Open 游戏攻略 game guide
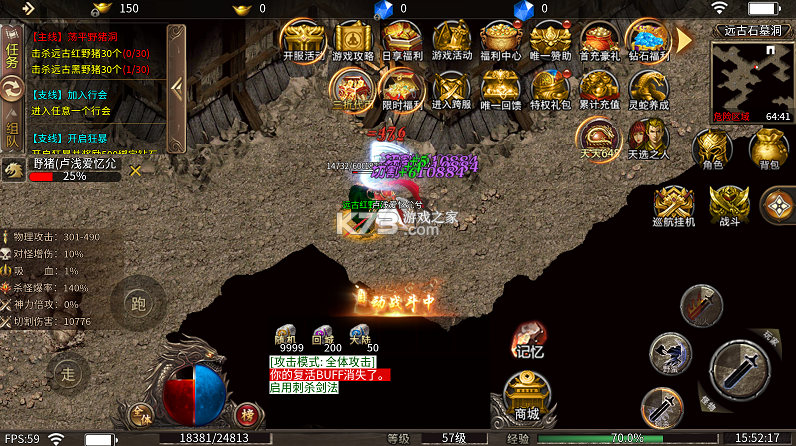The image size is (796, 446). coord(352,41)
